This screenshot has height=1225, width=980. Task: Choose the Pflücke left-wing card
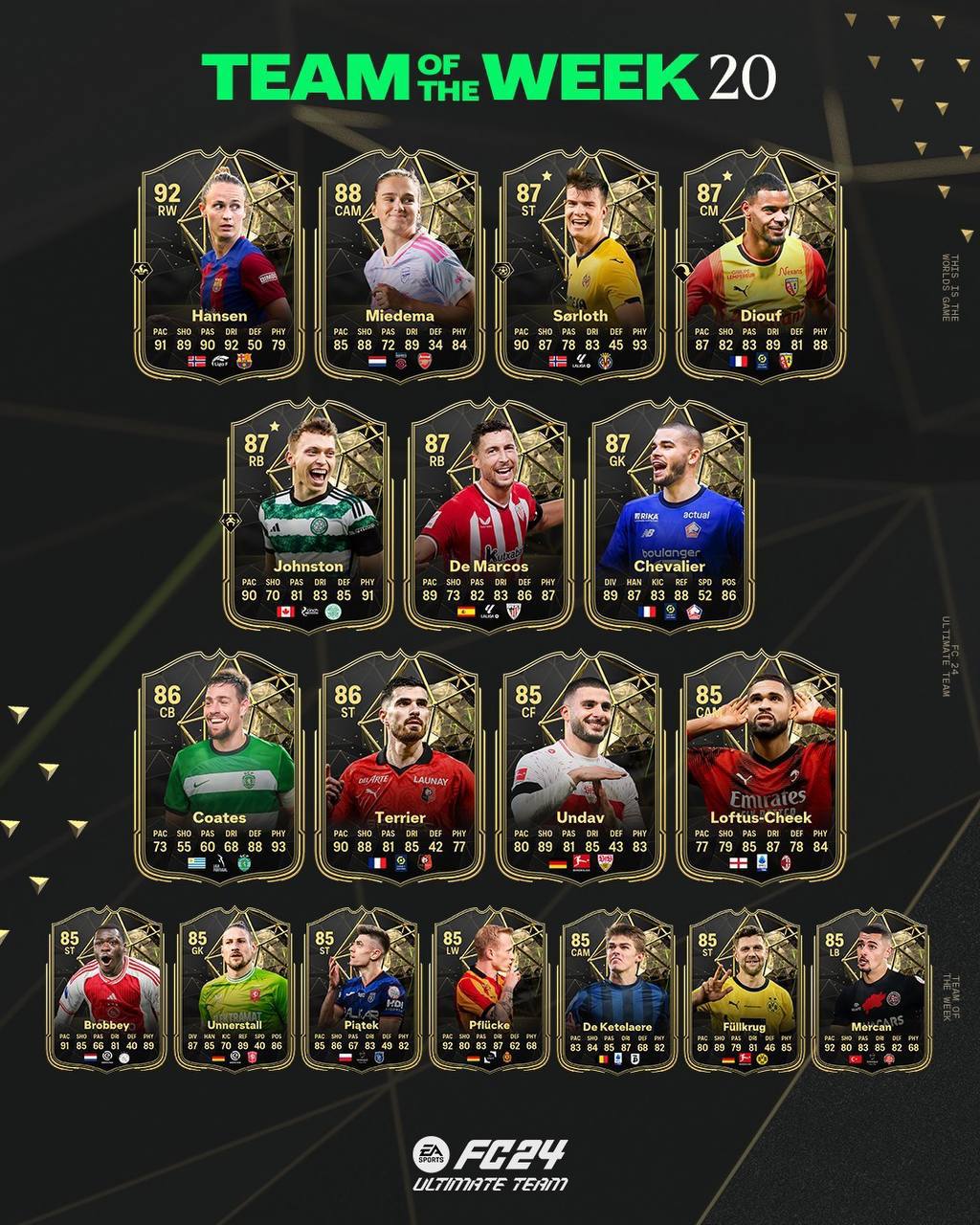point(489,991)
